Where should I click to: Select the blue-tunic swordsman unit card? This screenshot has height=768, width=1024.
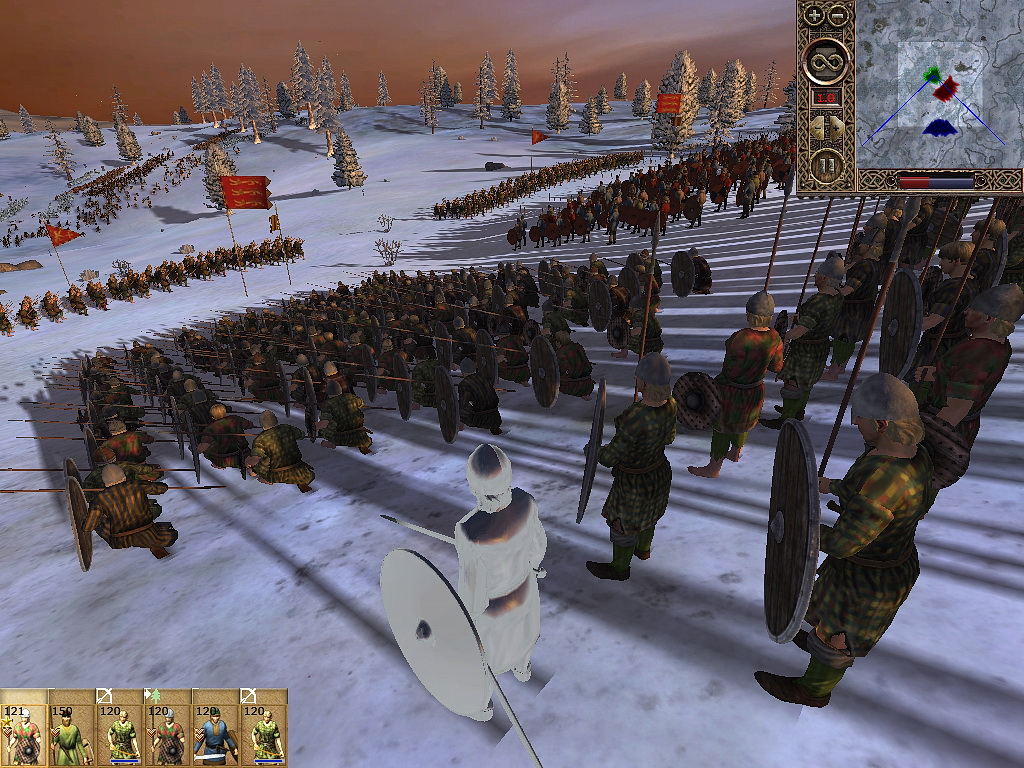click(216, 734)
